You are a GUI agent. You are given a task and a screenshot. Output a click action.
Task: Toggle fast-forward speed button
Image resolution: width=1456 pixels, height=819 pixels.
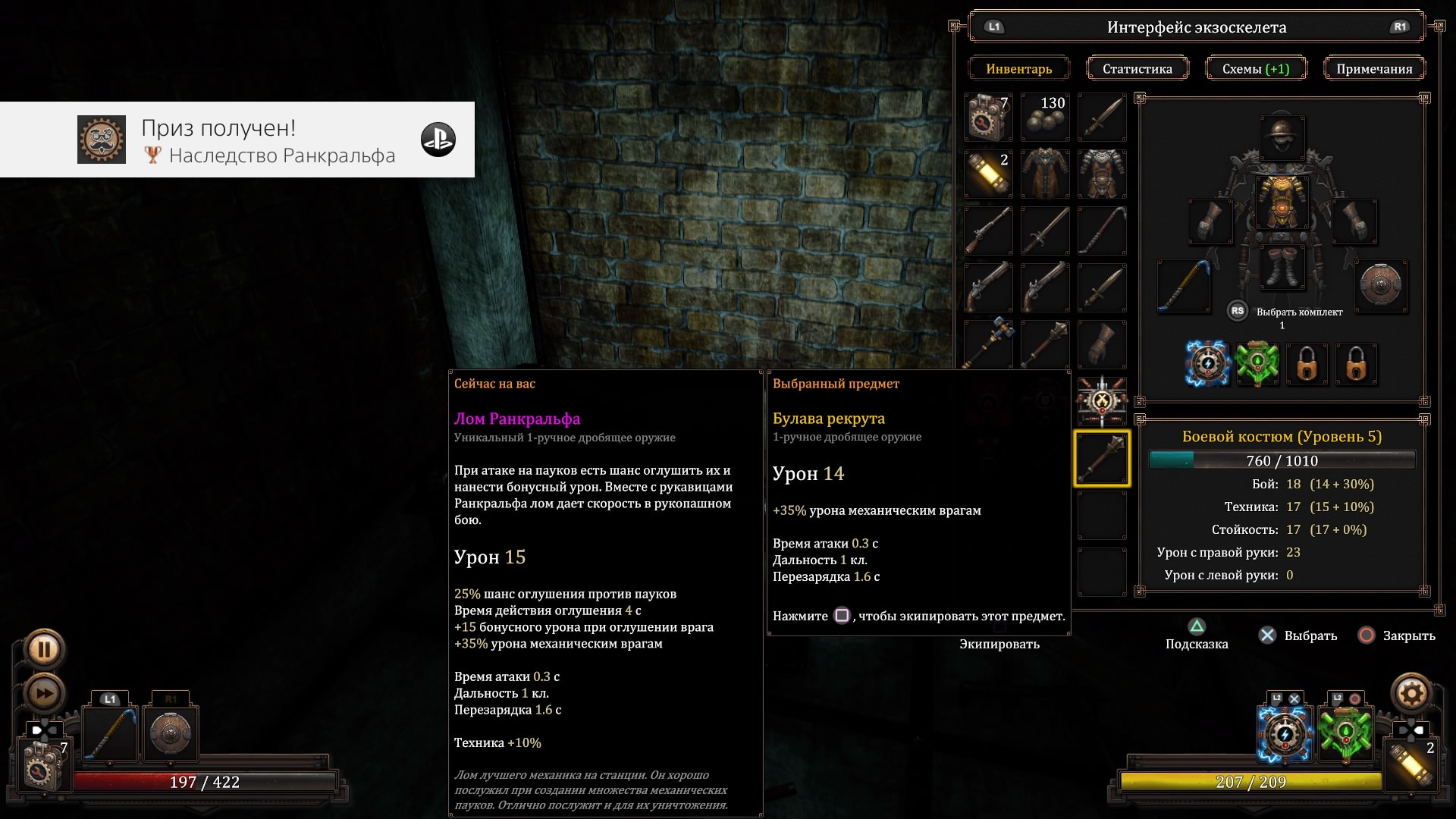point(44,693)
